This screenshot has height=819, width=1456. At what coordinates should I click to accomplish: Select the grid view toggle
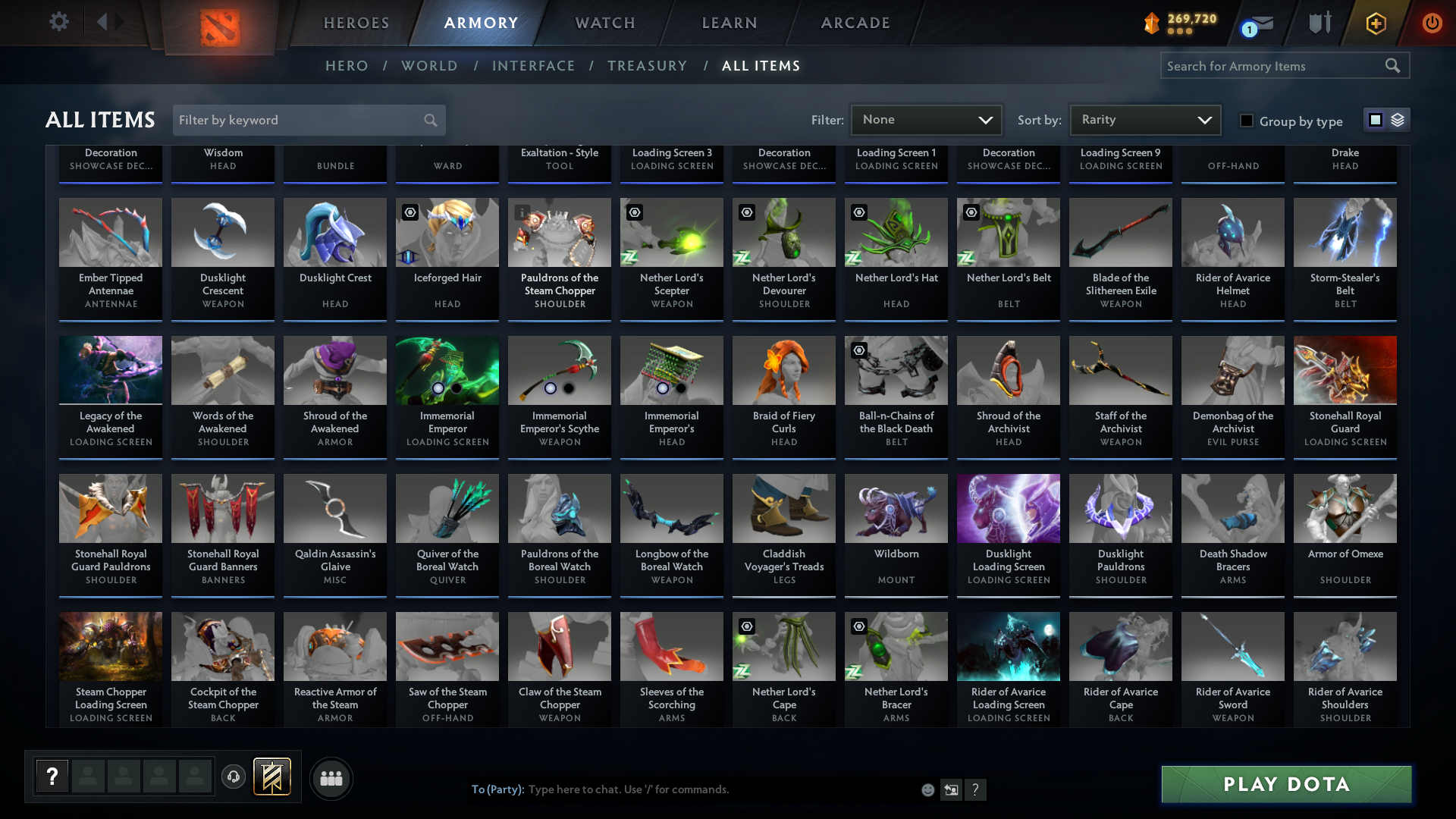[x=1375, y=120]
